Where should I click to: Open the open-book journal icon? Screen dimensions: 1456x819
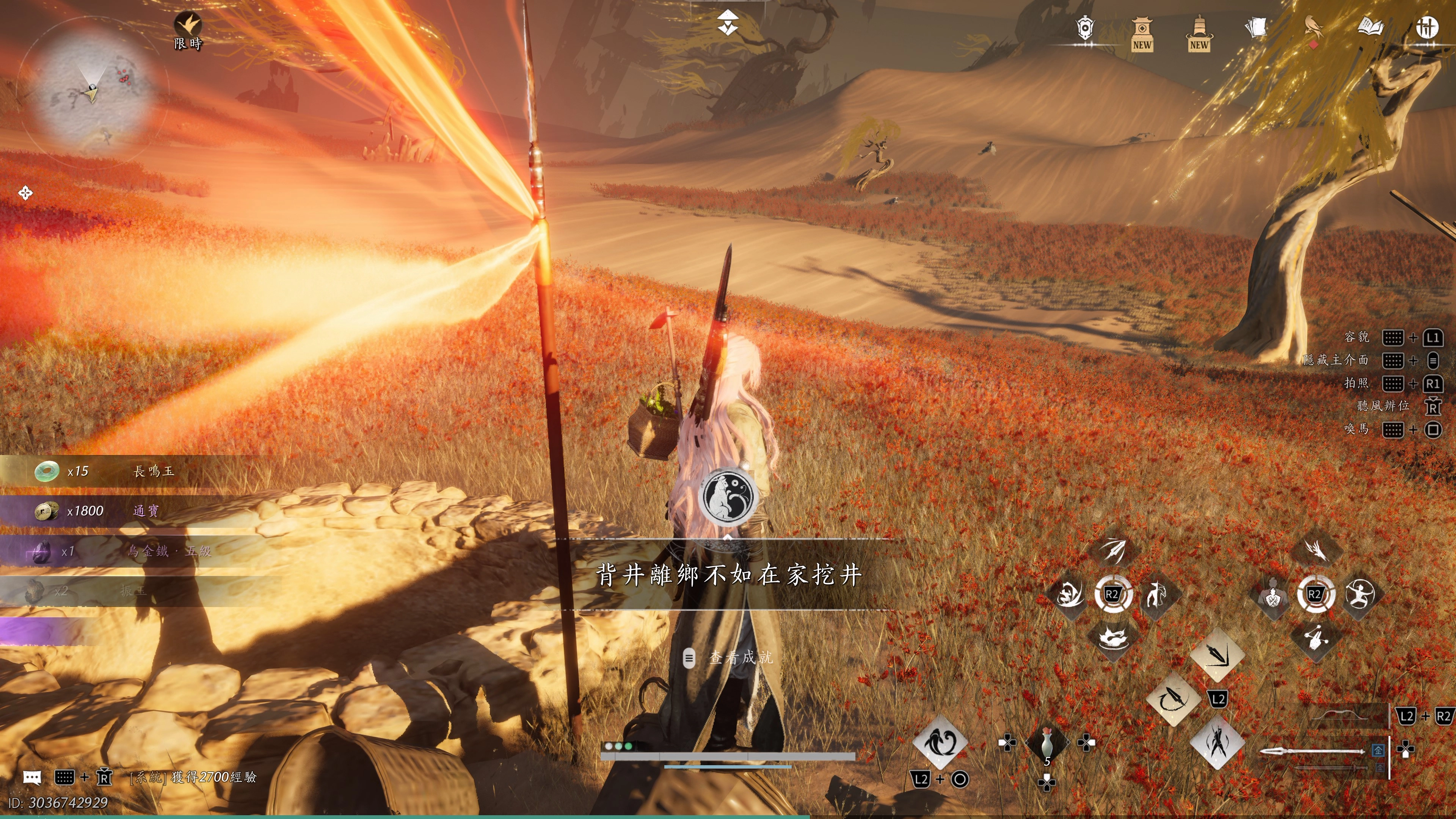(x=1370, y=28)
